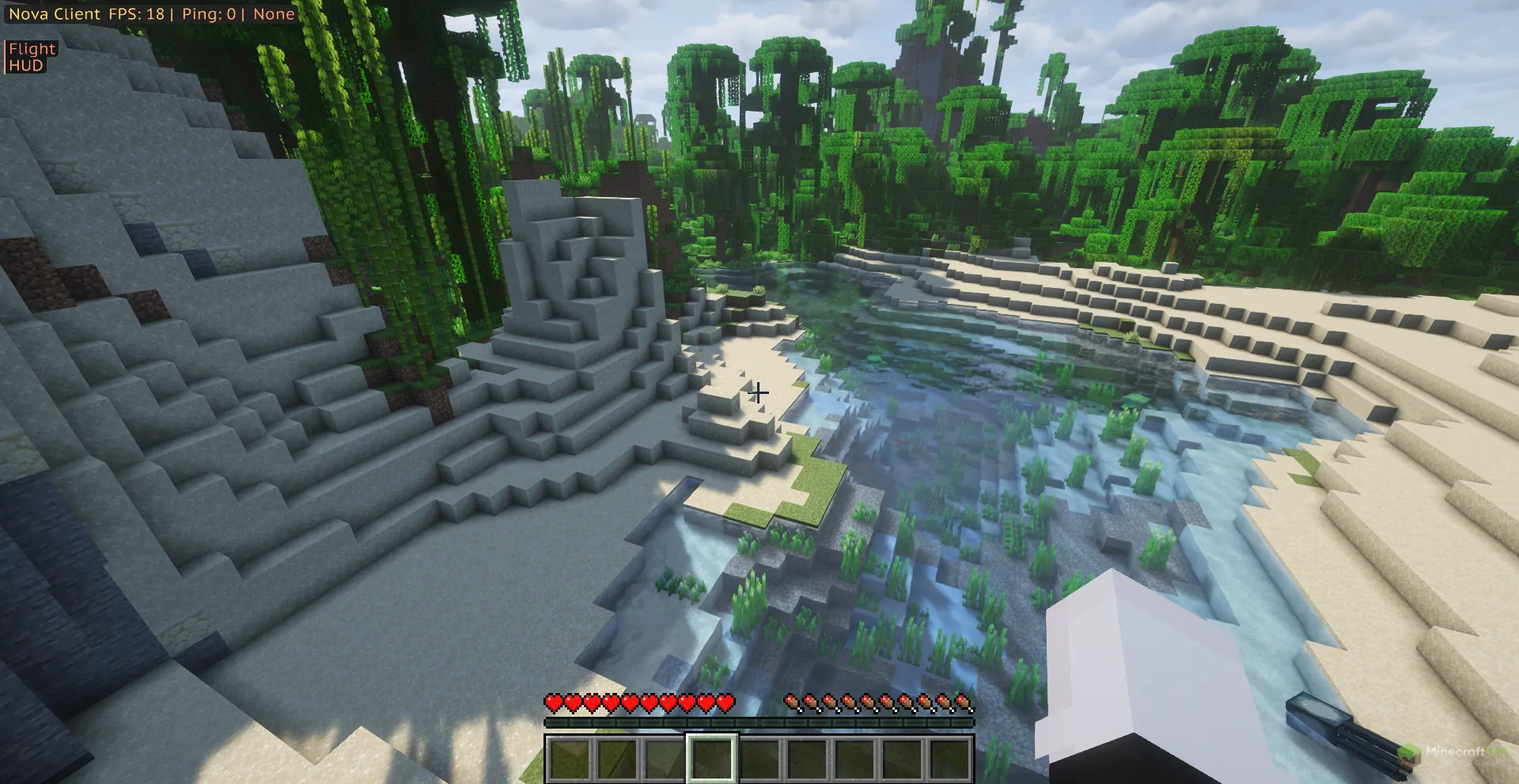Click the Minecraft watermark logo
1519x784 pixels.
[1451, 753]
